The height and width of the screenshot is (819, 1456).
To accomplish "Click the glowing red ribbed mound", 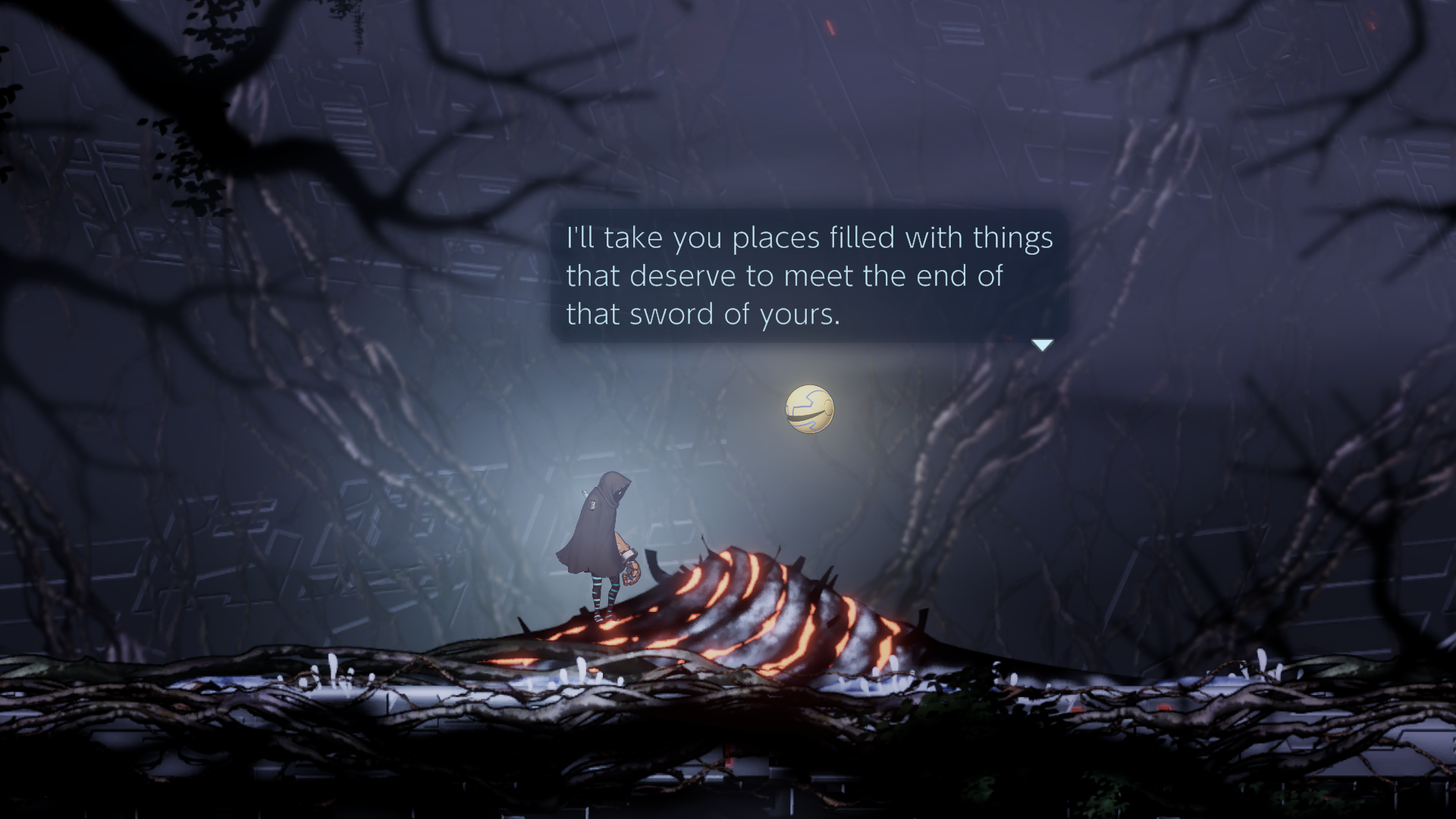I will tap(758, 607).
